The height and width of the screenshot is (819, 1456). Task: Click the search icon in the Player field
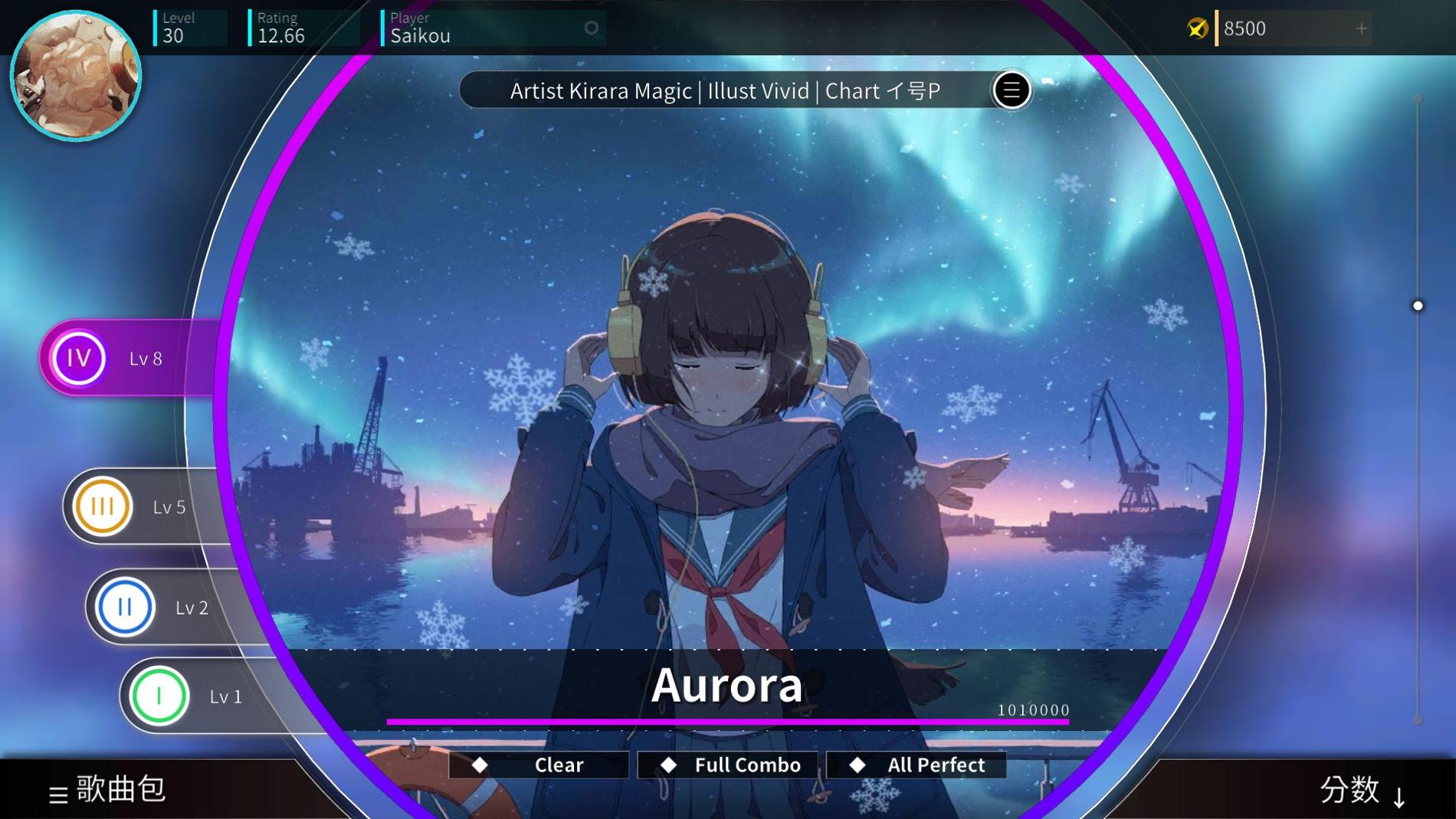590,28
